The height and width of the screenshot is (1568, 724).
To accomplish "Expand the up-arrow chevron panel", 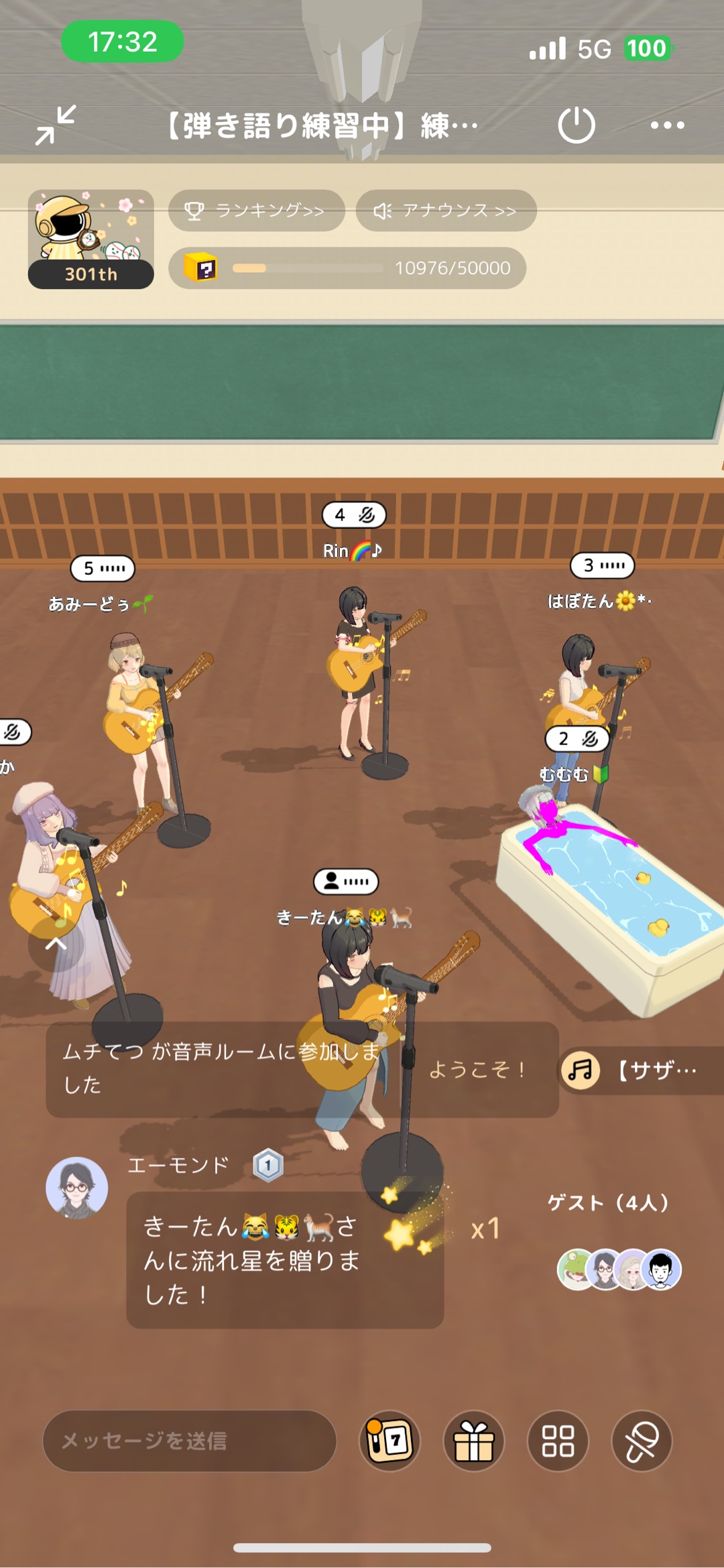I will pyautogui.click(x=56, y=944).
